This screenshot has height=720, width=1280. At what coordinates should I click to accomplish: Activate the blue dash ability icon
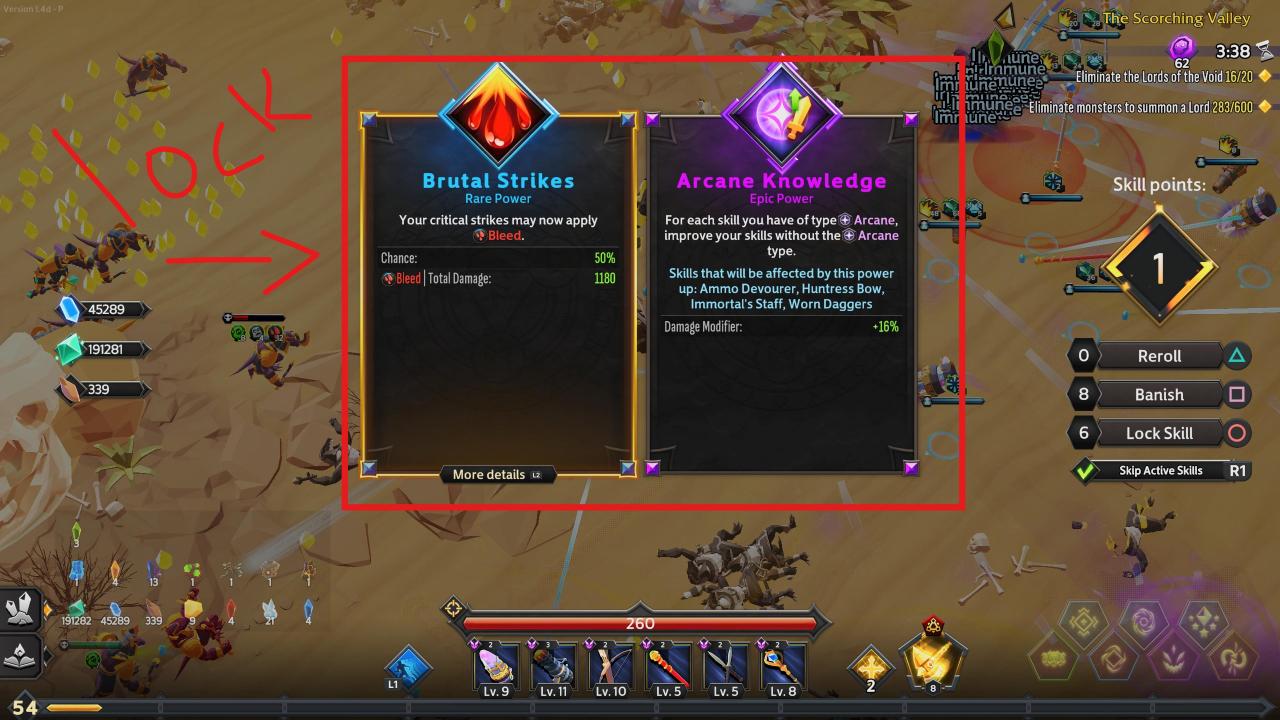409,667
